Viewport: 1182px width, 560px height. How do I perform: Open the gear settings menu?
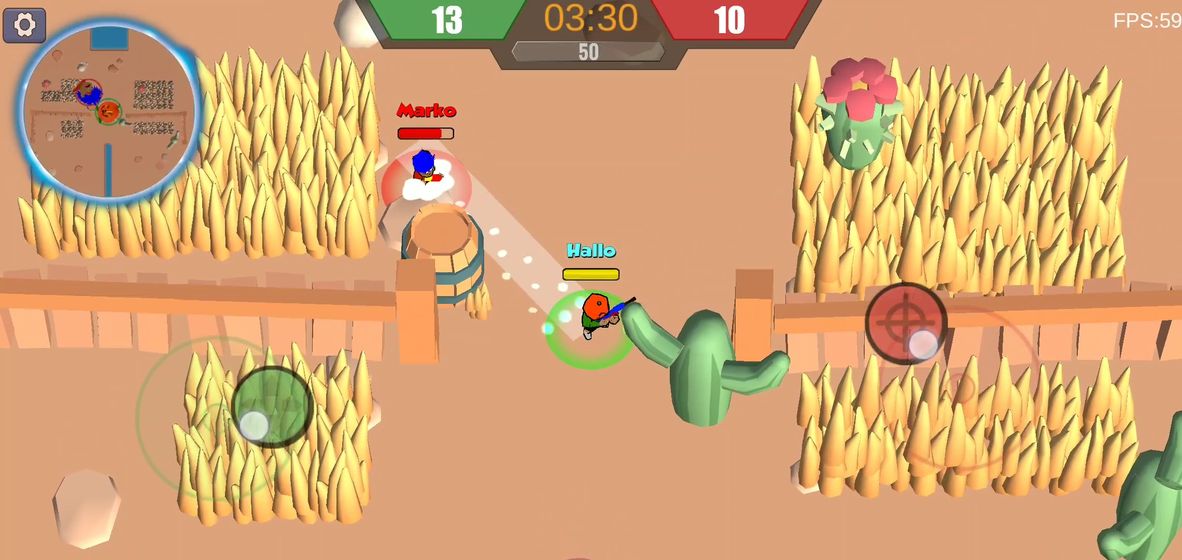[x=24, y=25]
